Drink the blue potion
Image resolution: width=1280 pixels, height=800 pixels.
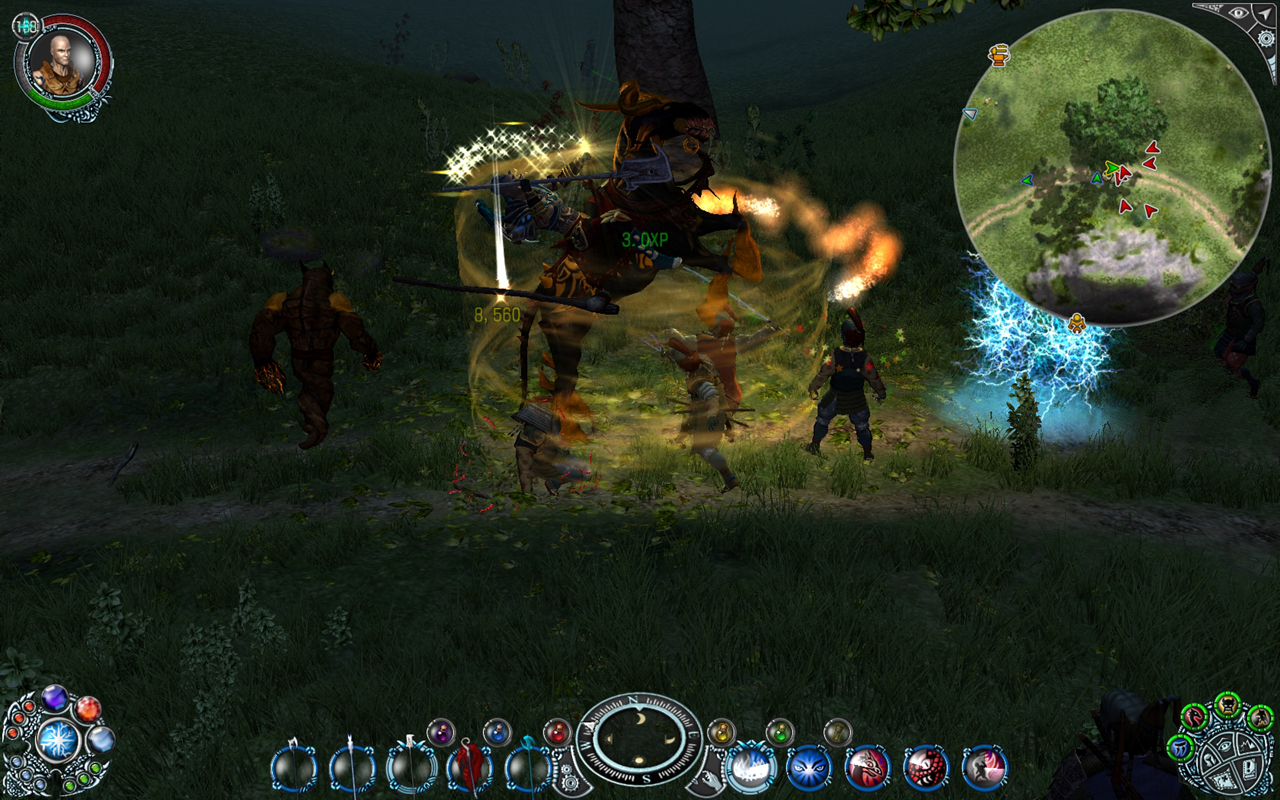[497, 733]
